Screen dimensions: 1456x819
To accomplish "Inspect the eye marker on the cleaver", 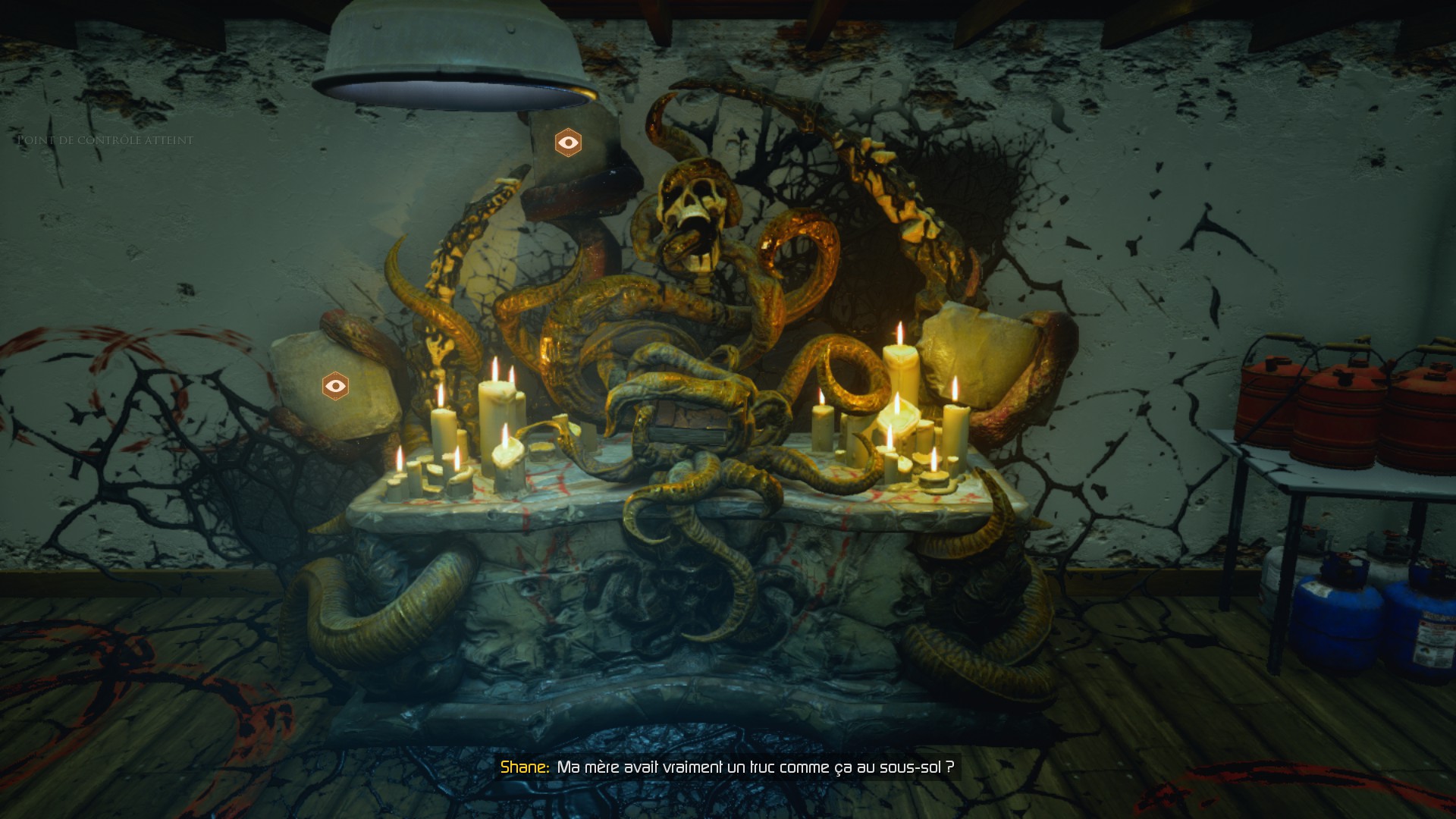I will coord(568,143).
